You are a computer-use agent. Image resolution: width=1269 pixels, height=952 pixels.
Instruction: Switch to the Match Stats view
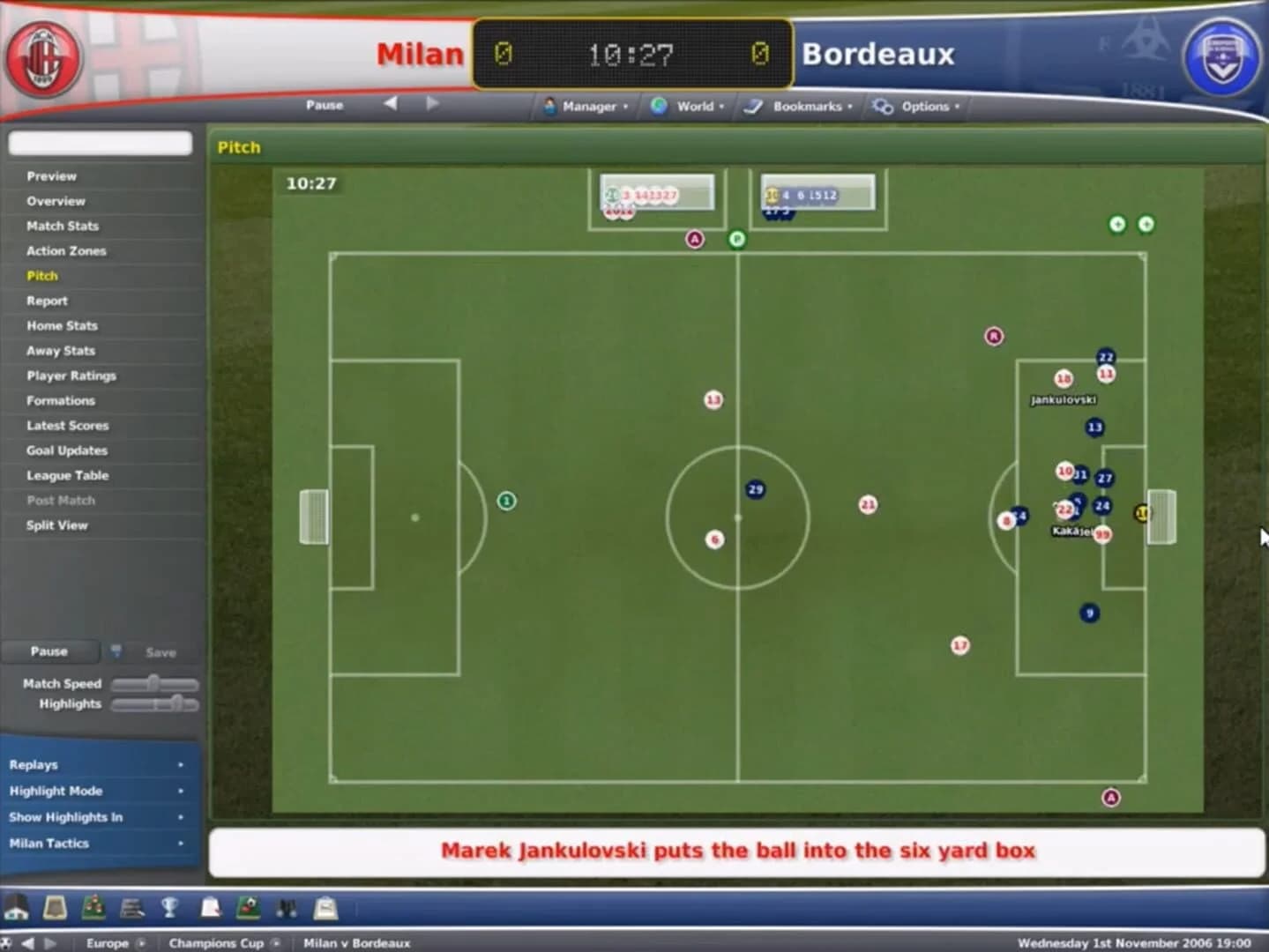(61, 226)
